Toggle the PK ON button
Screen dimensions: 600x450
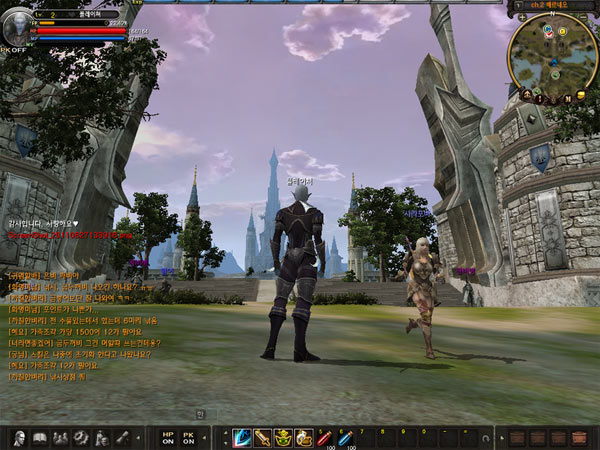(189, 437)
